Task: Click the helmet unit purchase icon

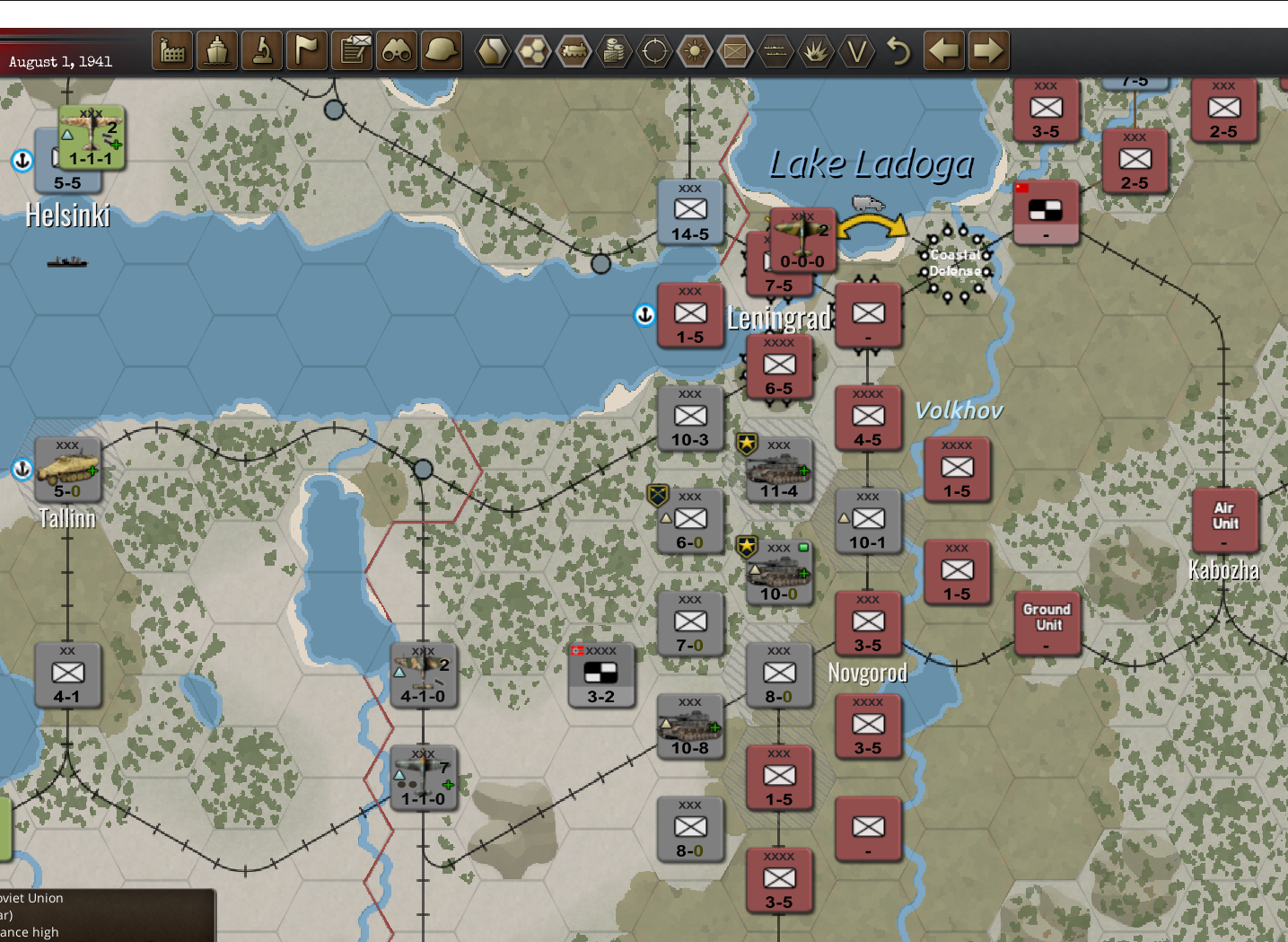Action: click(440, 51)
